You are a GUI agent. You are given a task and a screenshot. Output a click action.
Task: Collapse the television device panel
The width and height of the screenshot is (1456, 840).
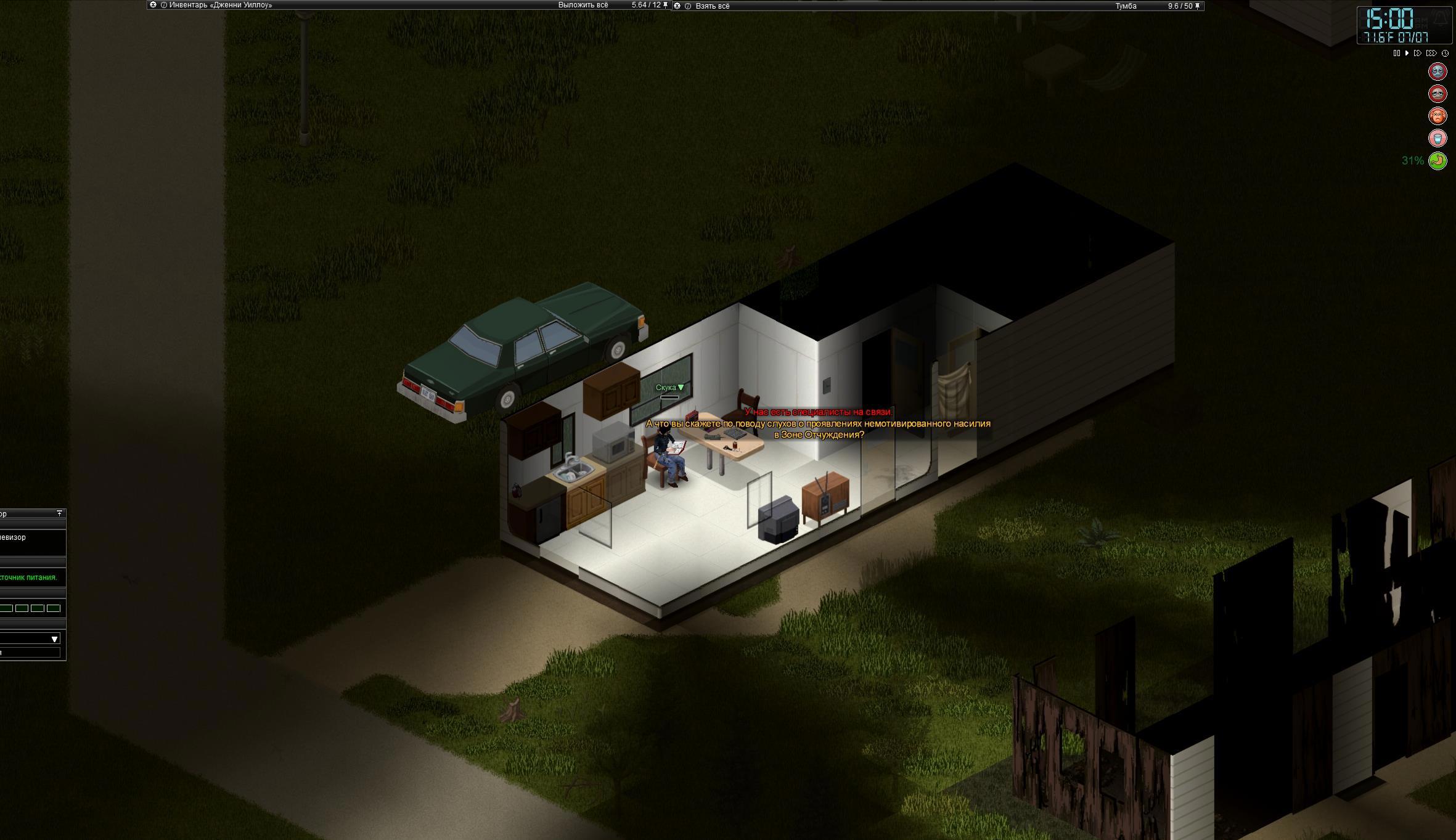(59, 513)
